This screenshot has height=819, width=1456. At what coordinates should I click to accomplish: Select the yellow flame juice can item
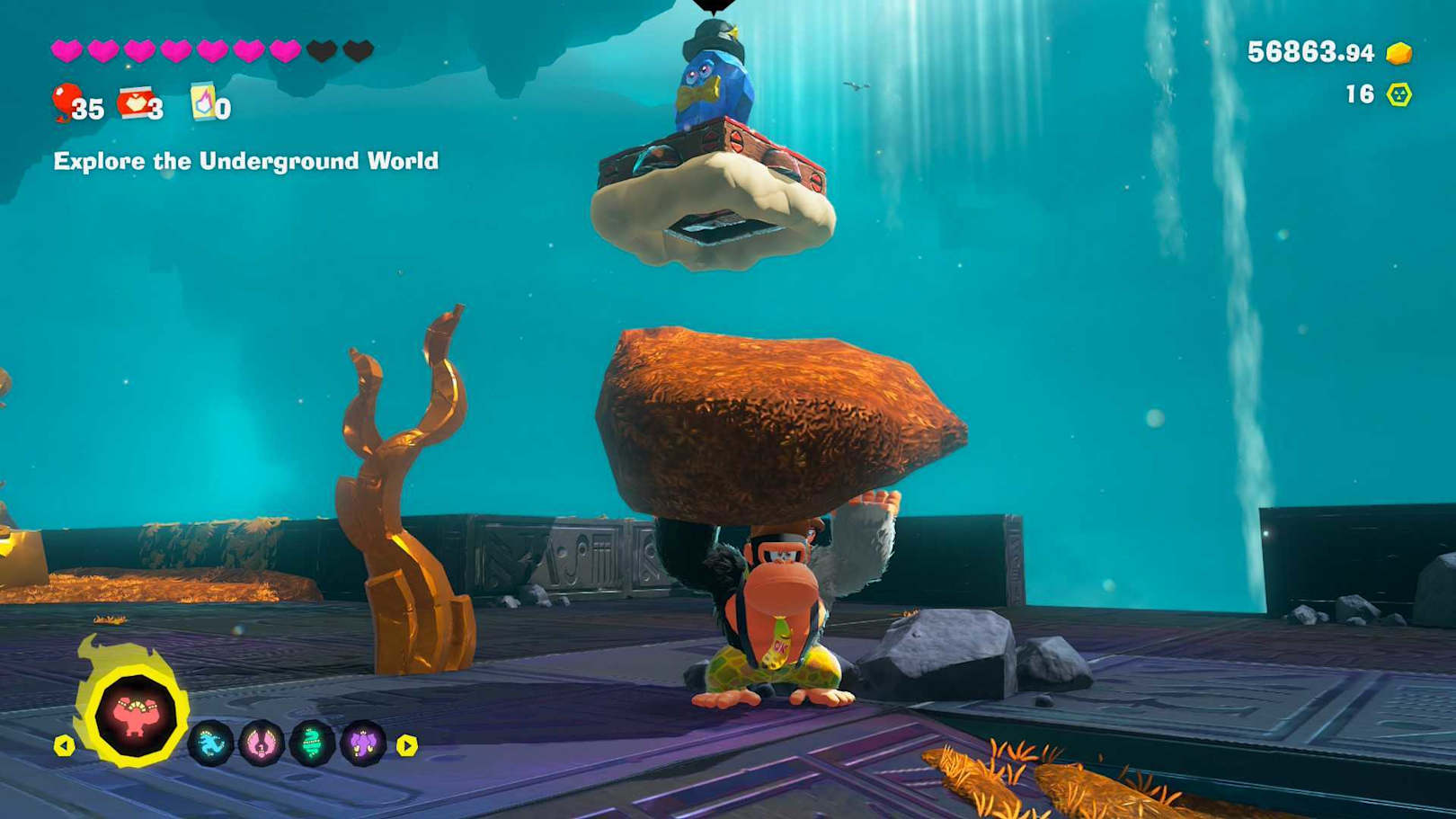[x=203, y=102]
